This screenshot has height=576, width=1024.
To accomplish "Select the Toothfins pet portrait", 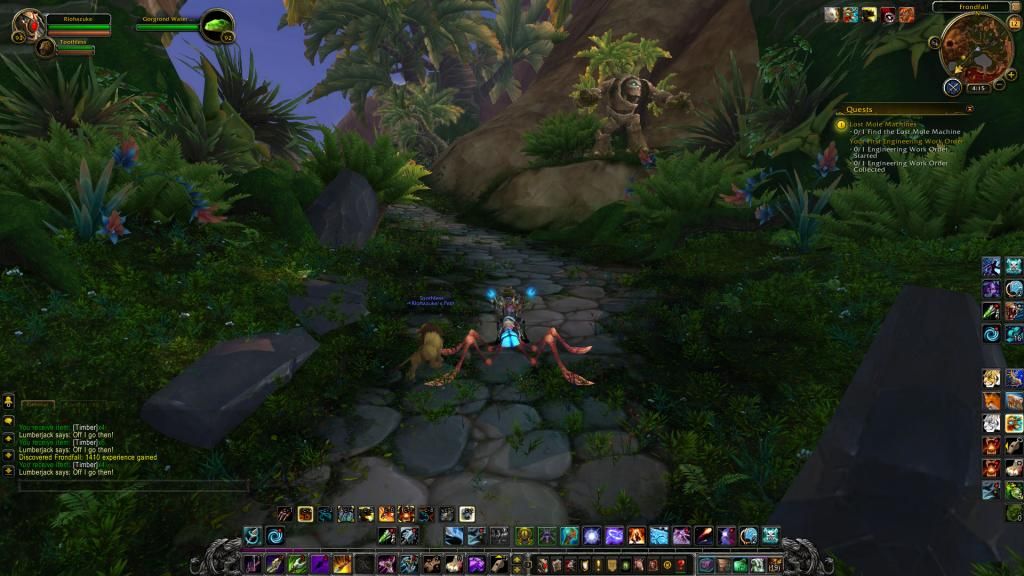I will point(45,46).
